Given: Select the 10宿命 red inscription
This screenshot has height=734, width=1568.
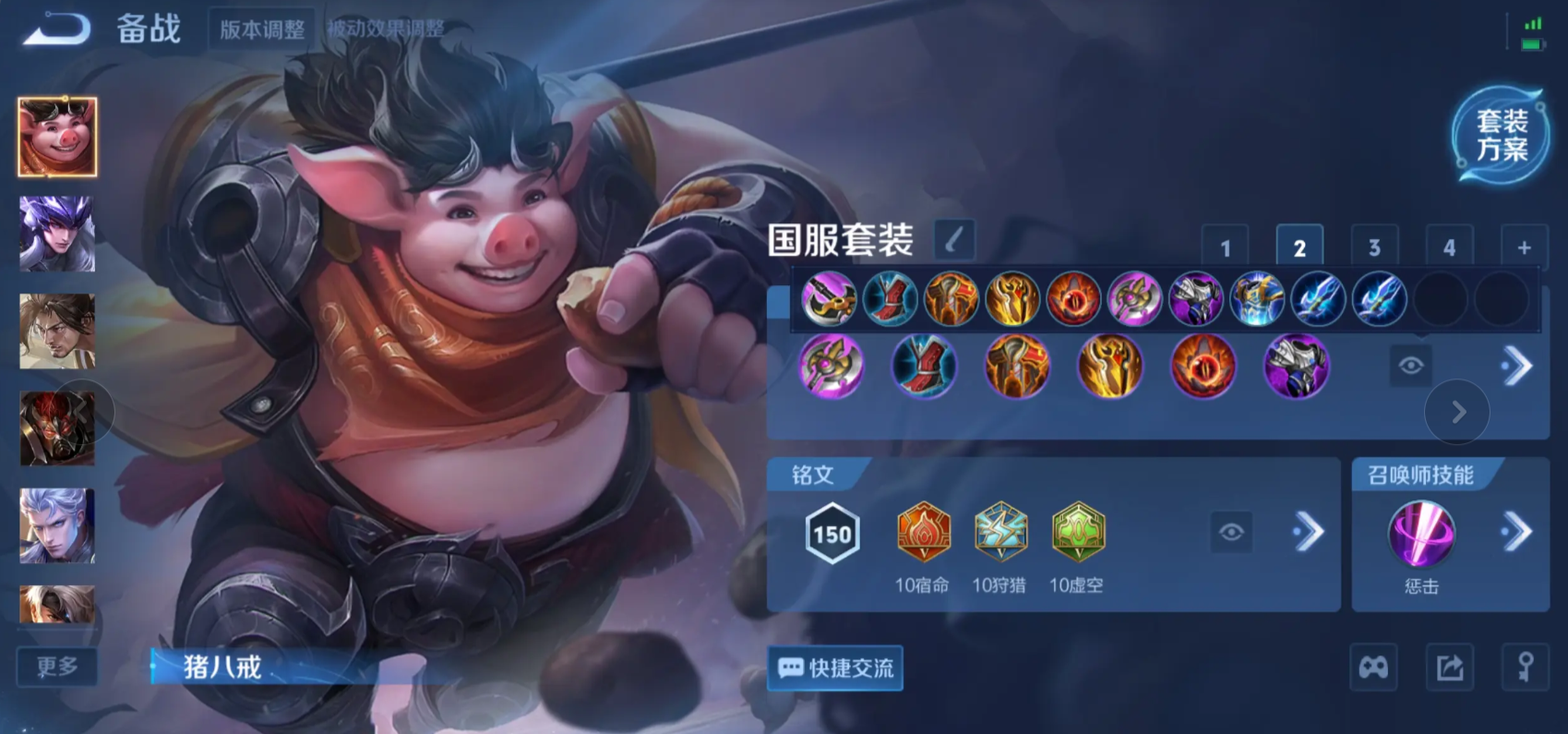Looking at the screenshot, I should pos(923,534).
